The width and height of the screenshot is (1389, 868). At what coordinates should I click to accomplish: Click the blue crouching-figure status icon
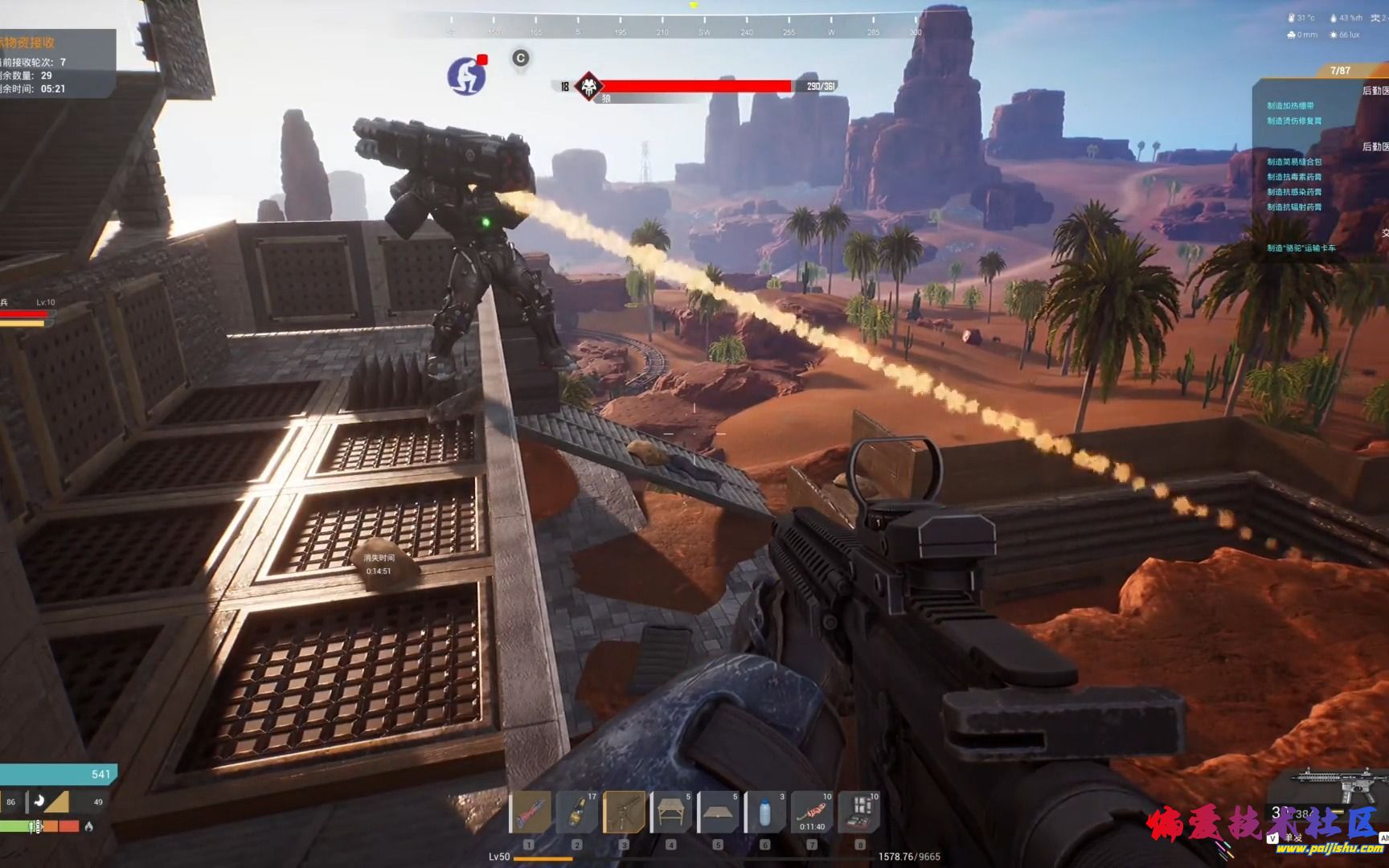pos(467,76)
